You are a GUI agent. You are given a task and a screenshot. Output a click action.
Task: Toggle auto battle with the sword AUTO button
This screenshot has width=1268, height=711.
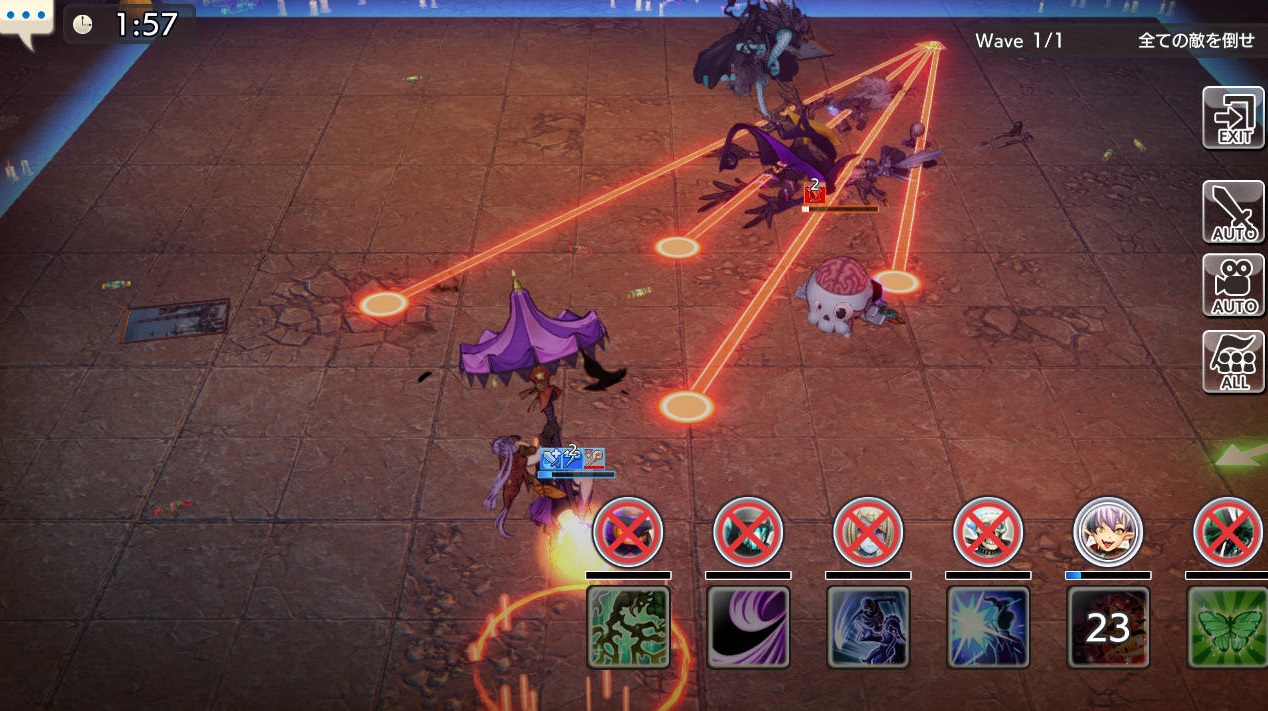coord(1233,211)
